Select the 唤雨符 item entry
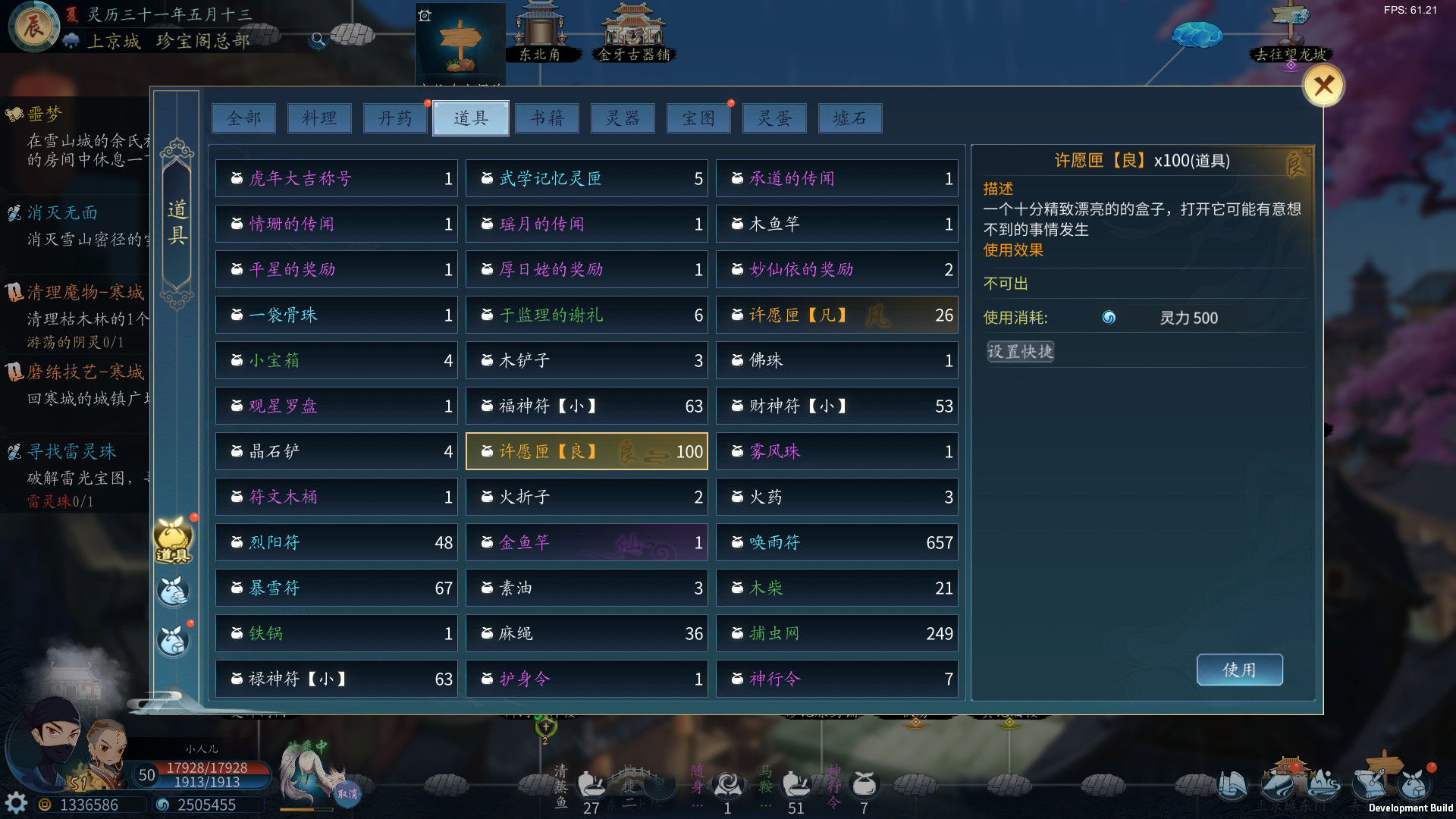 [x=836, y=542]
